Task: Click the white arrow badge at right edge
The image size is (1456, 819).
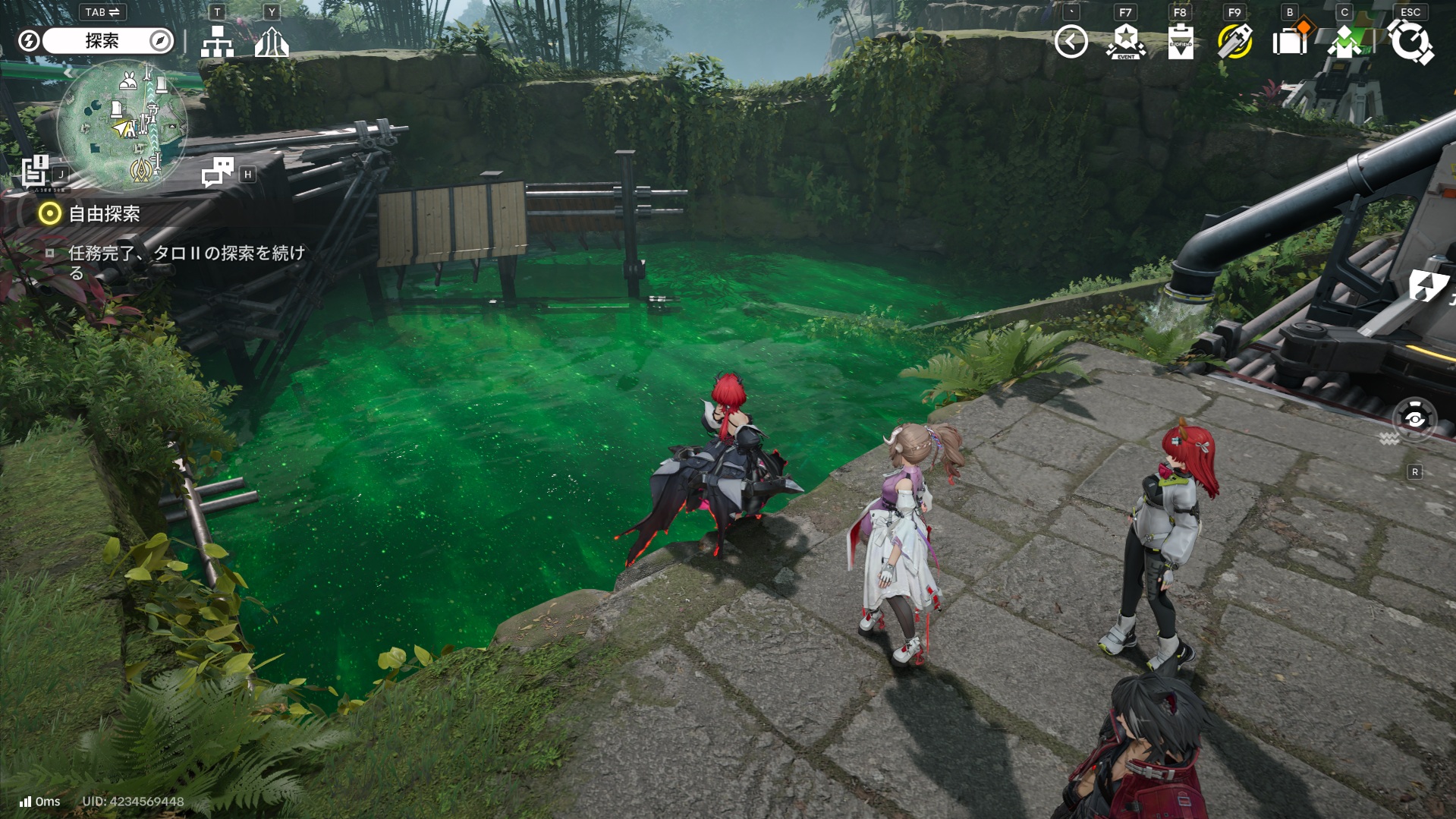Action: [1428, 286]
